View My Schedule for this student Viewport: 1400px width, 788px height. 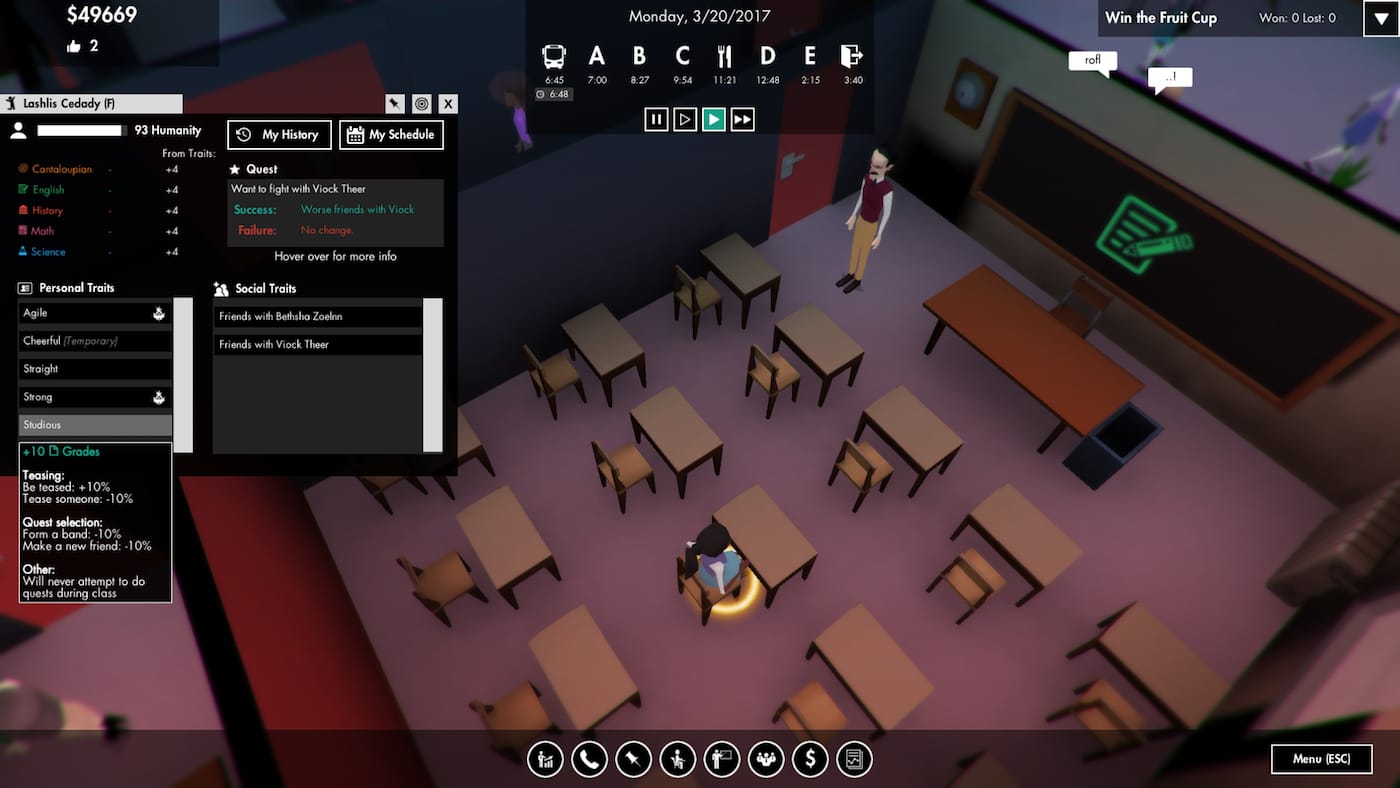coord(391,134)
